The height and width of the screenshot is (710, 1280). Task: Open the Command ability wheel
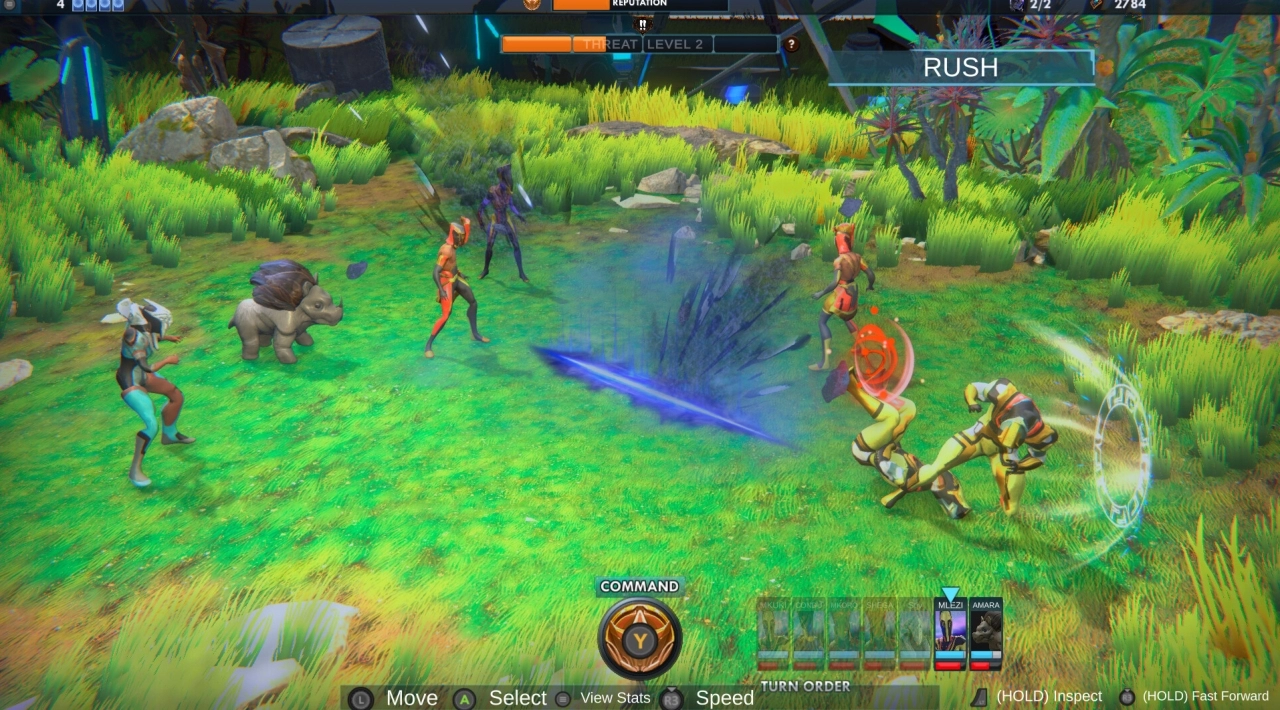click(640, 638)
